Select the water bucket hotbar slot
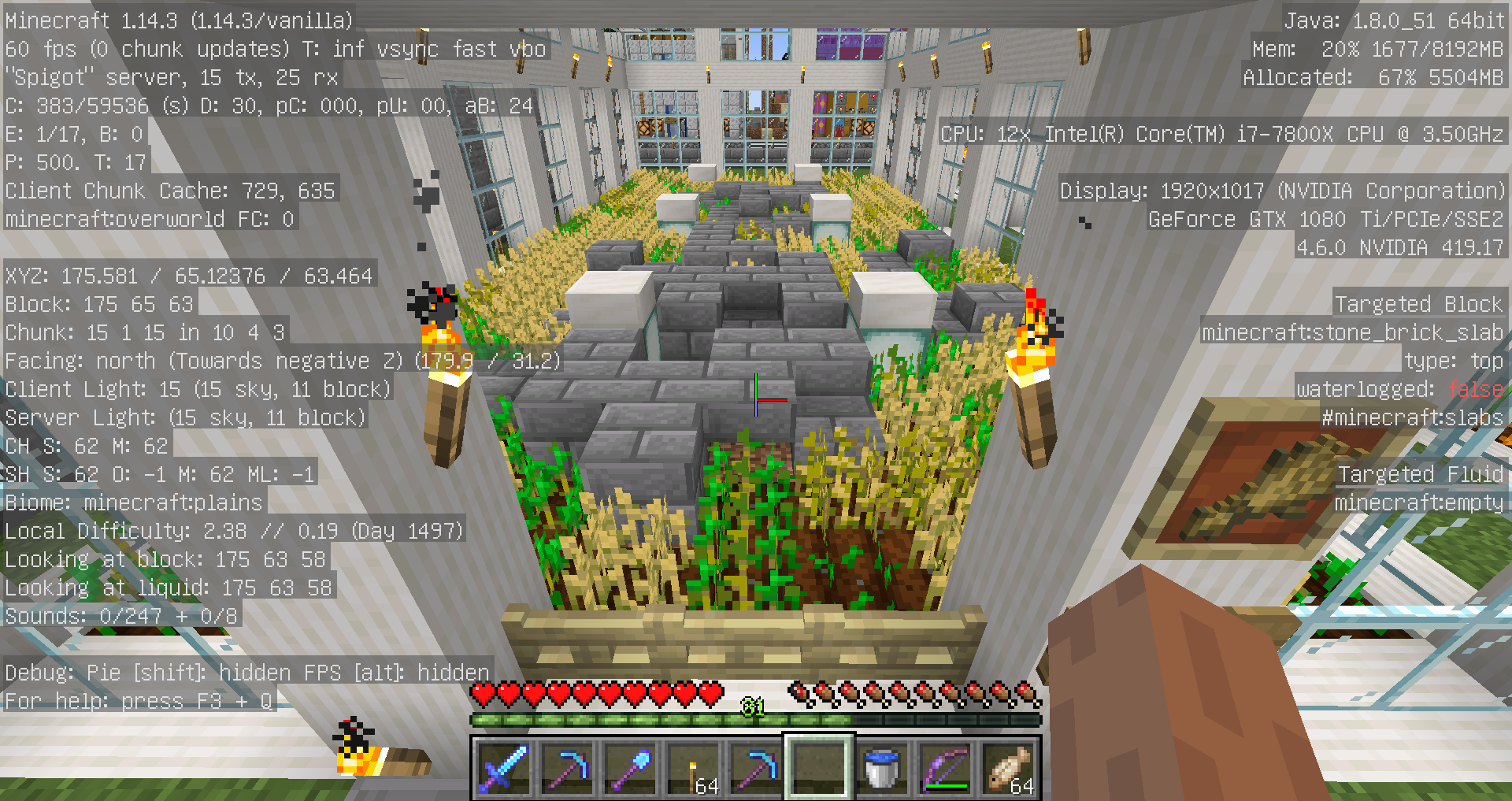Screen dimensions: 1512x801 point(881,767)
